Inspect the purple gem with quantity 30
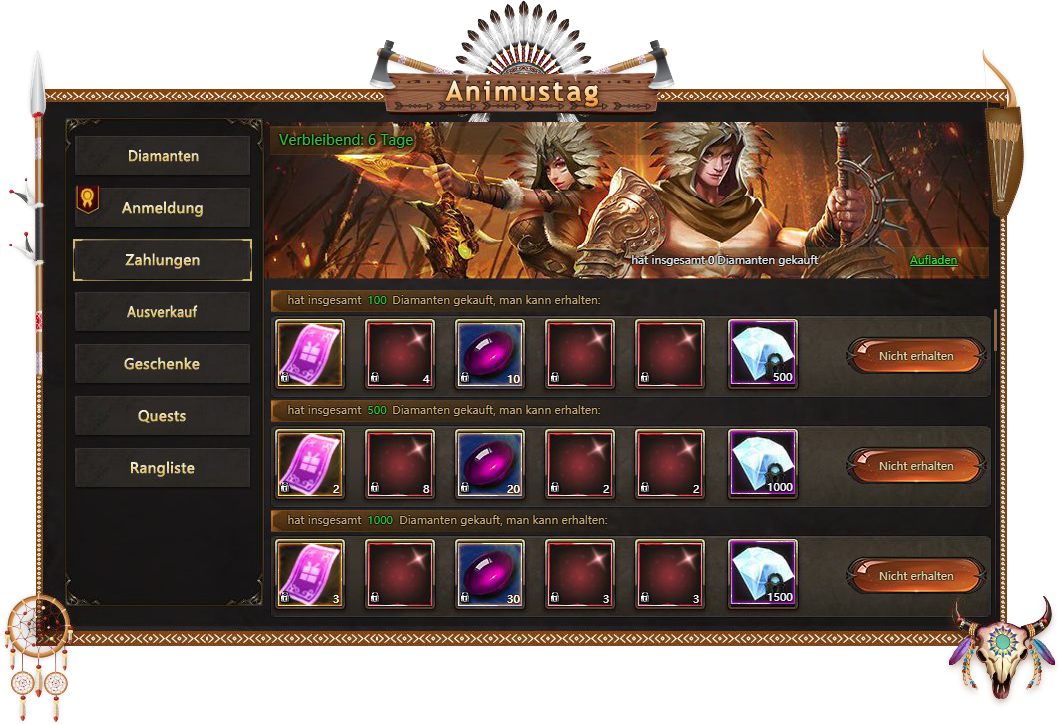The image size is (1061, 724). (x=490, y=573)
